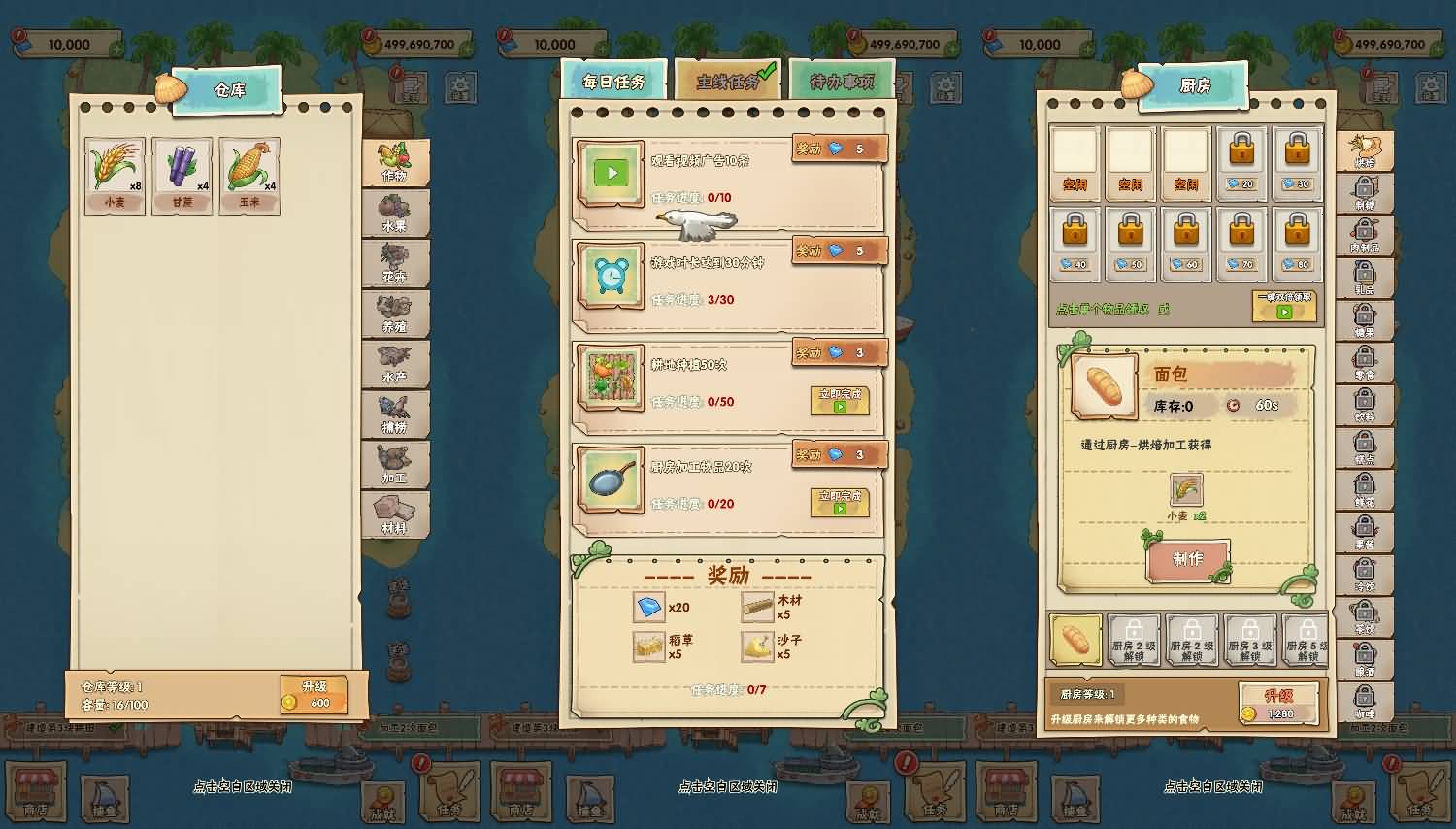Switch to the 每日任务 tab

[x=613, y=81]
